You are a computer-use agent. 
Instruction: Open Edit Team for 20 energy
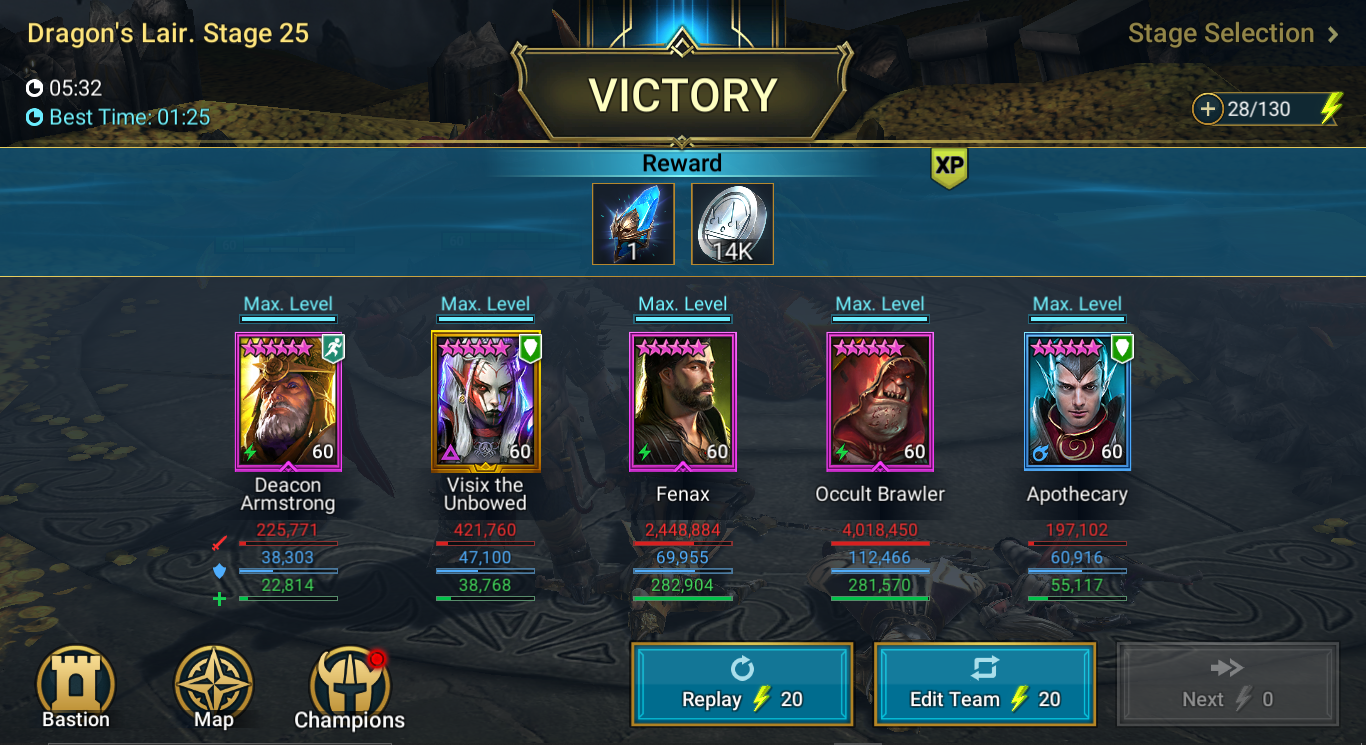pyautogui.click(x=985, y=684)
